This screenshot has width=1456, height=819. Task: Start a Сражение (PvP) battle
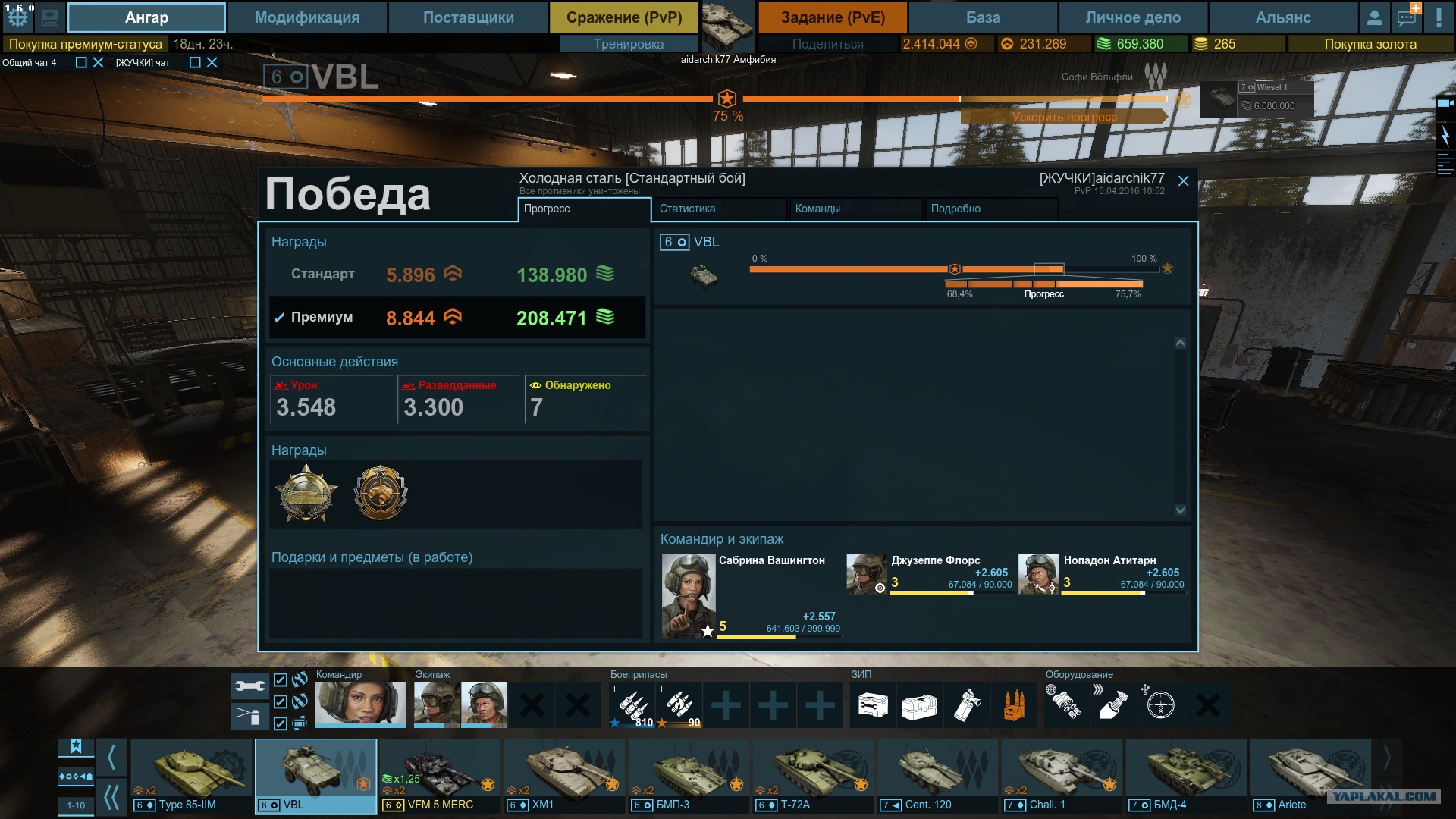pyautogui.click(x=624, y=17)
